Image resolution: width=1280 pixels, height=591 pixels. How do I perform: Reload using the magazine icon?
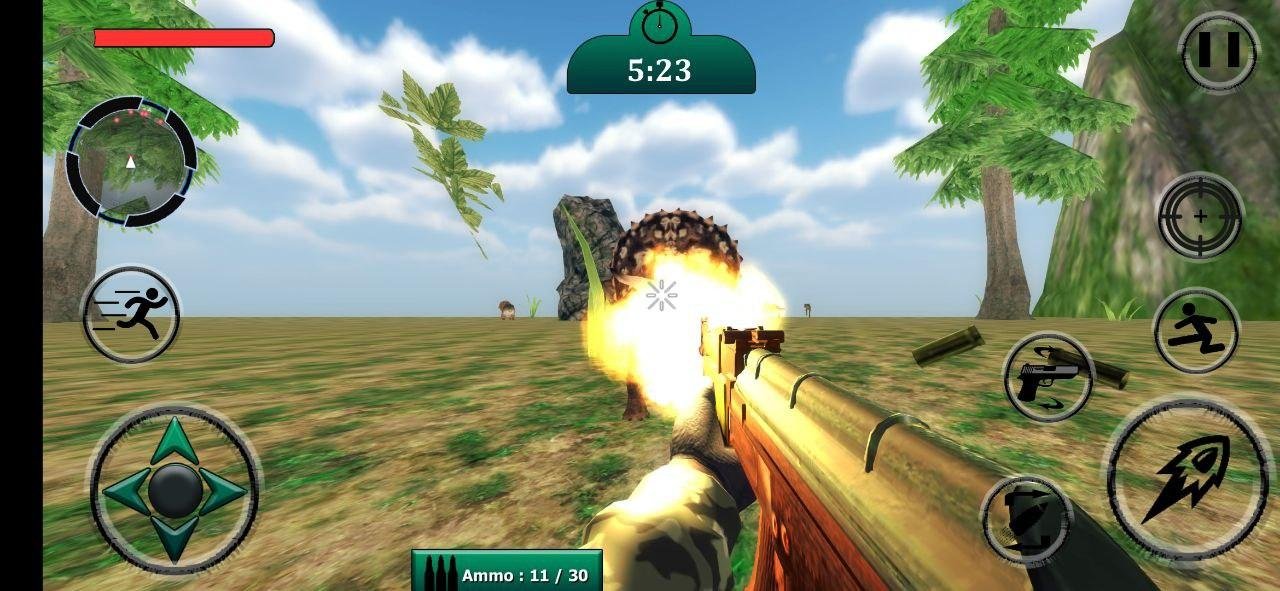pos(1026,519)
